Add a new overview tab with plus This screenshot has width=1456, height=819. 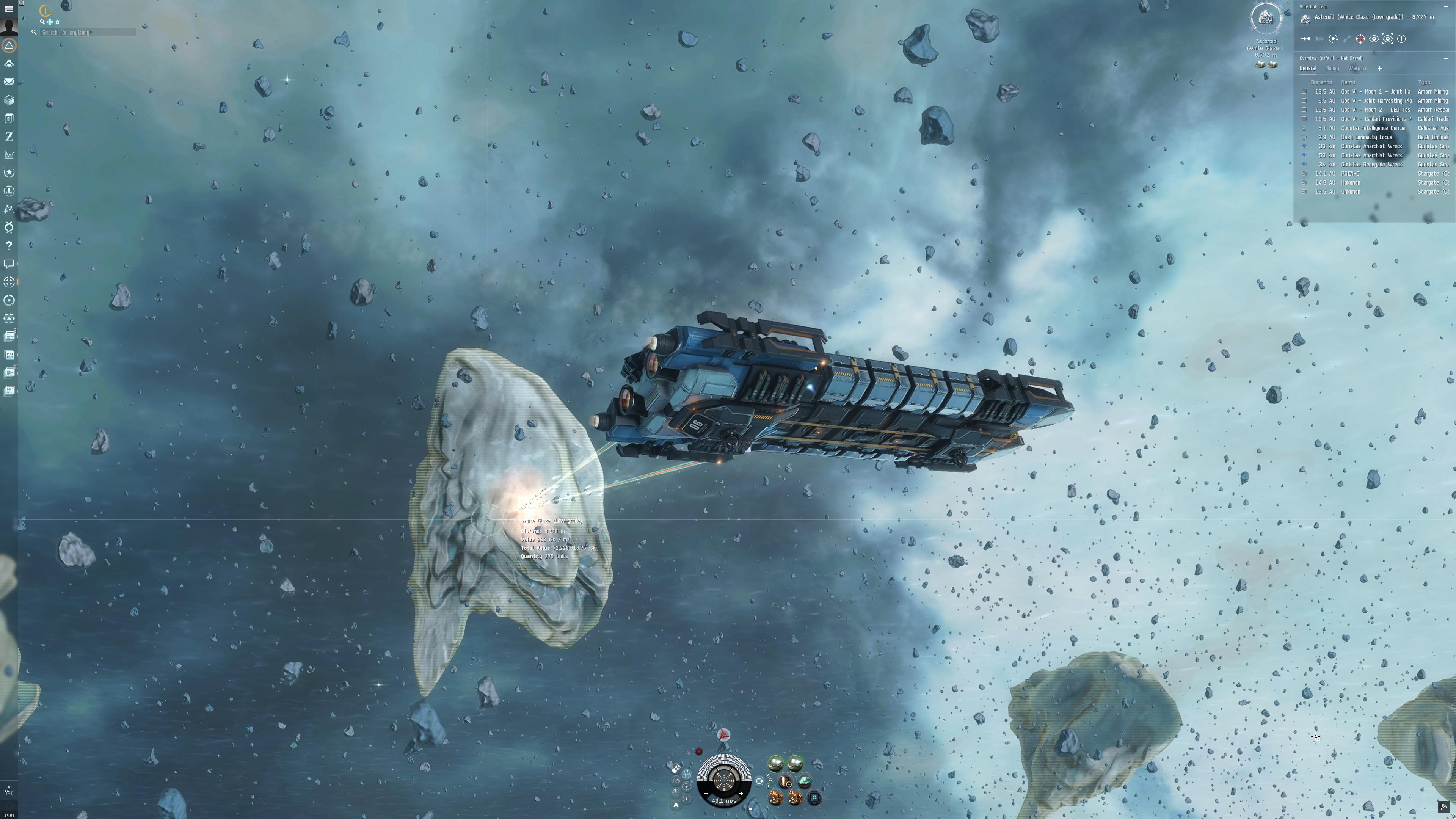(1380, 68)
